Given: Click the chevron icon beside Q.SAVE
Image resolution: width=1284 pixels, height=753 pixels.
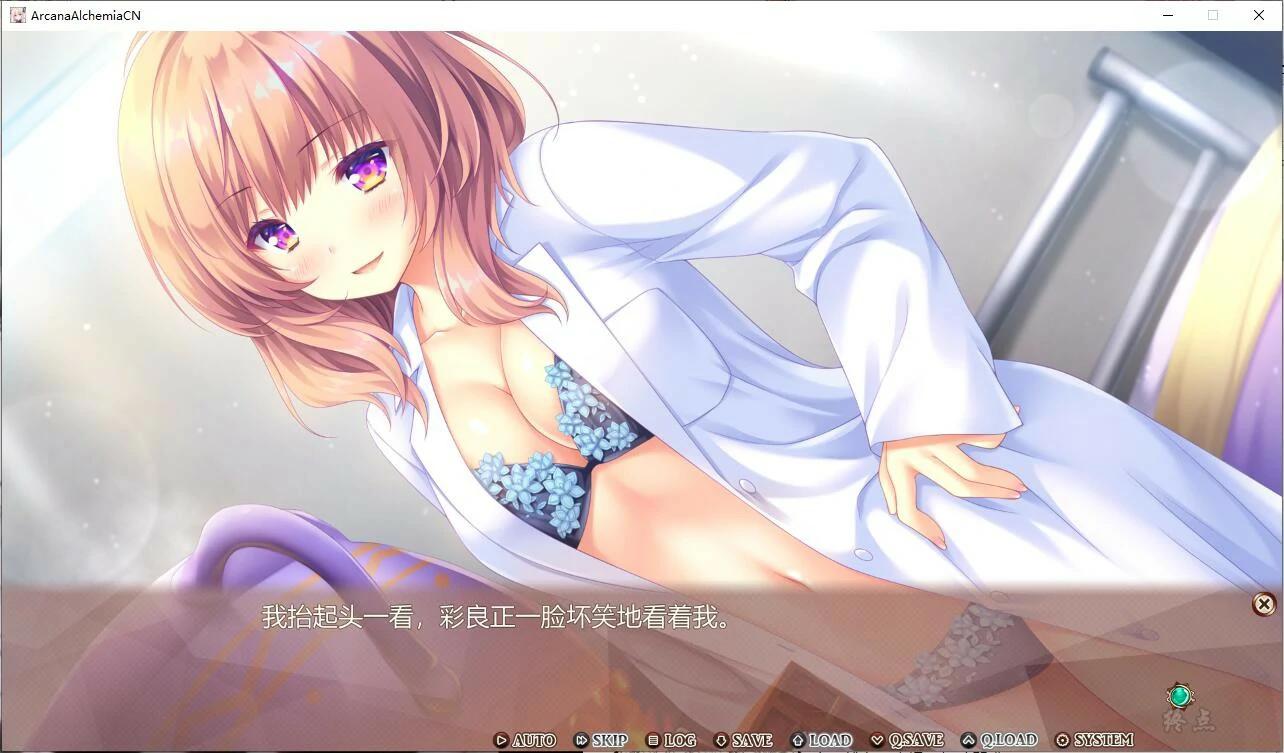Looking at the screenshot, I should (x=877, y=740).
